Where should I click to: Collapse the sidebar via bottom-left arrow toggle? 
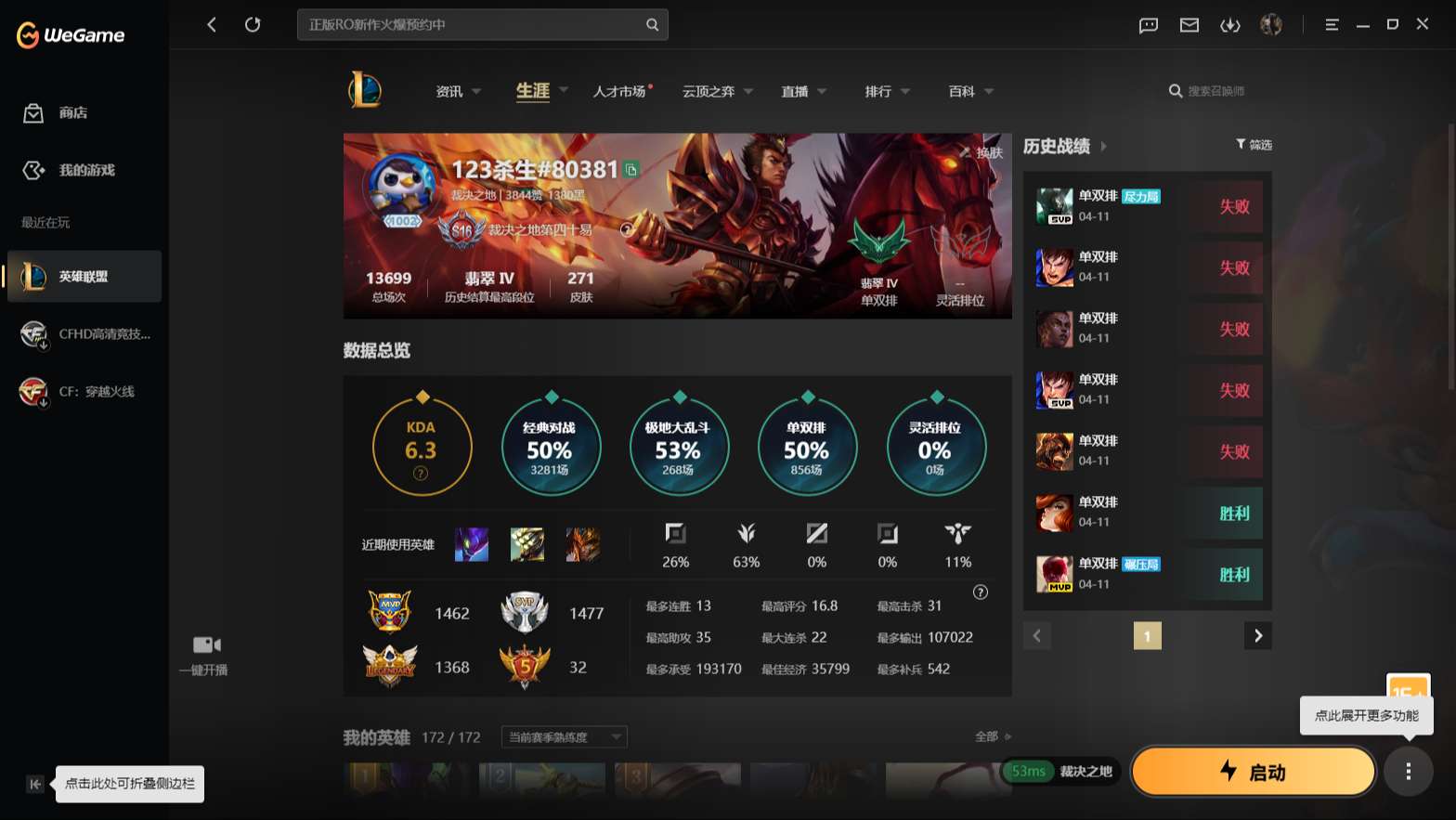coord(34,784)
